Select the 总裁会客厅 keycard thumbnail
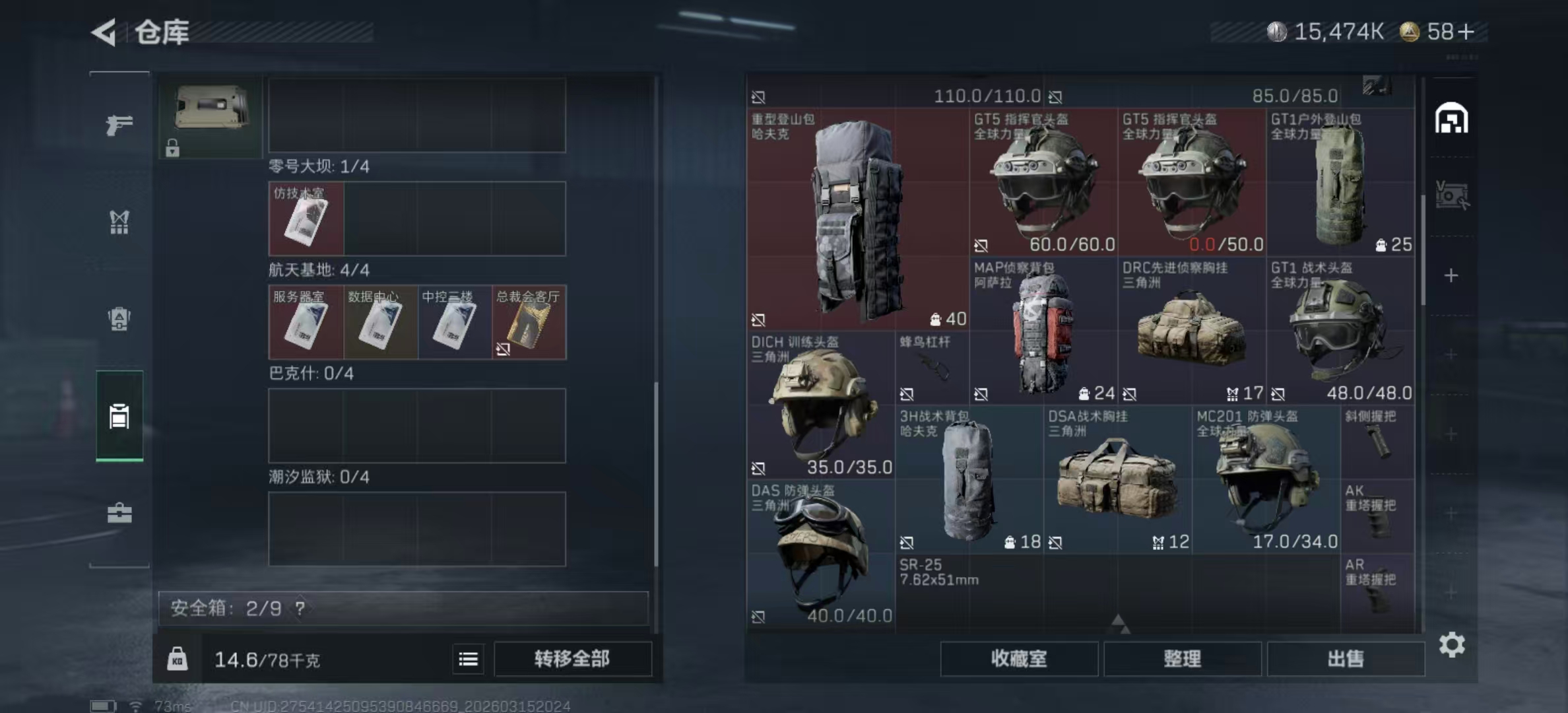The image size is (1568, 713). [x=528, y=323]
